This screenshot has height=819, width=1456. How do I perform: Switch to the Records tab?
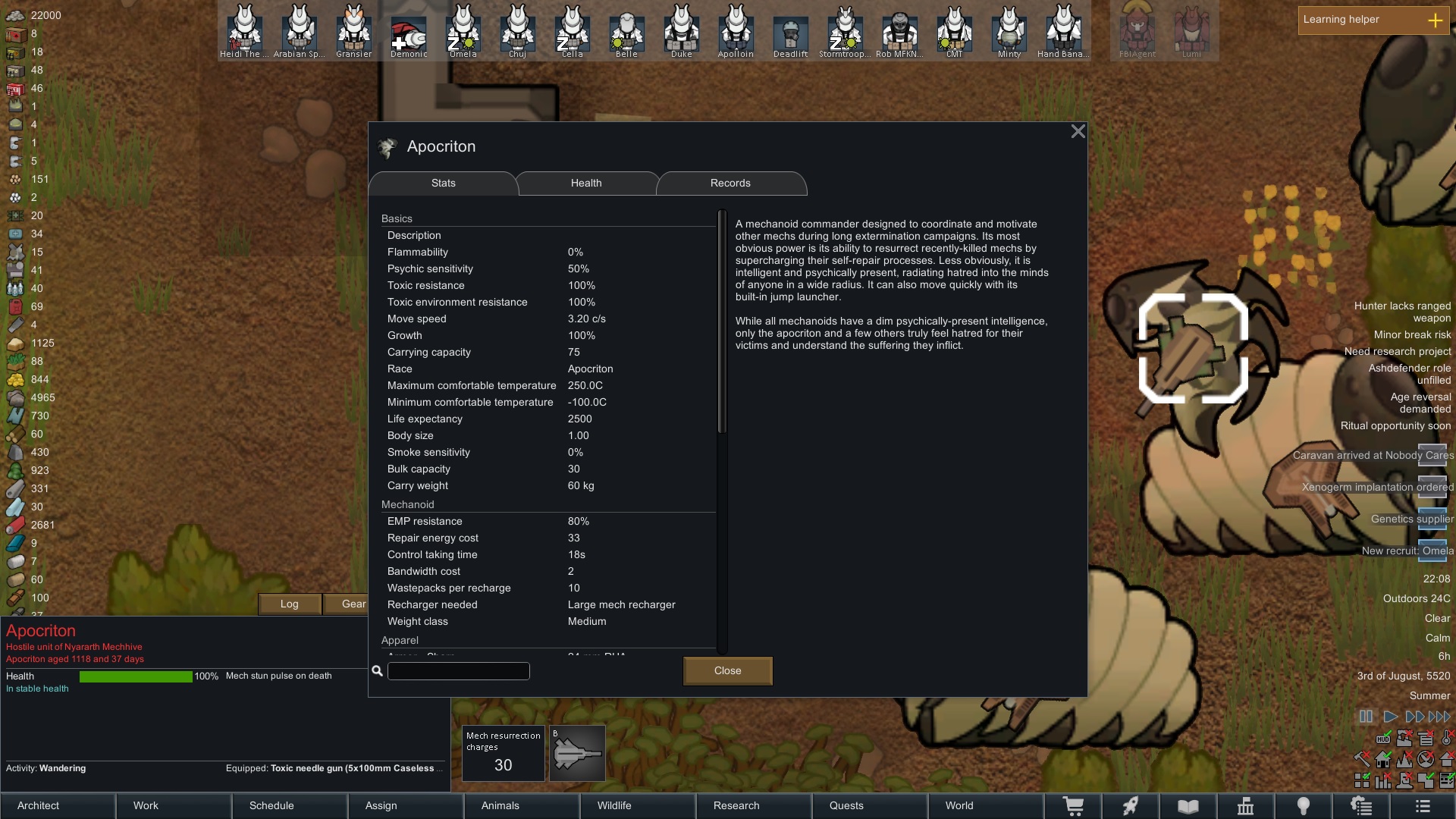pyautogui.click(x=730, y=183)
